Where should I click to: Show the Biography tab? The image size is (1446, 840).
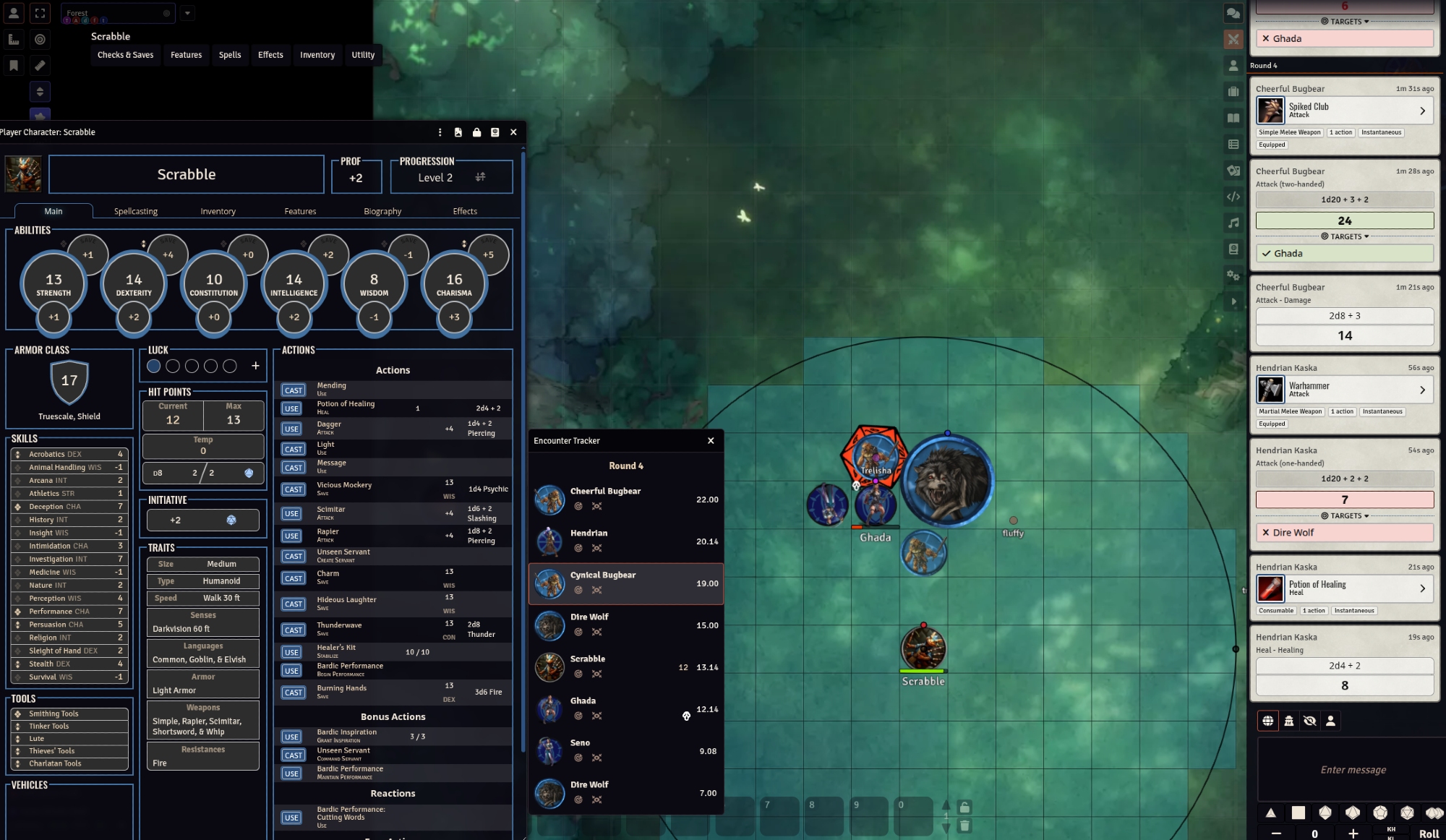[x=382, y=211]
